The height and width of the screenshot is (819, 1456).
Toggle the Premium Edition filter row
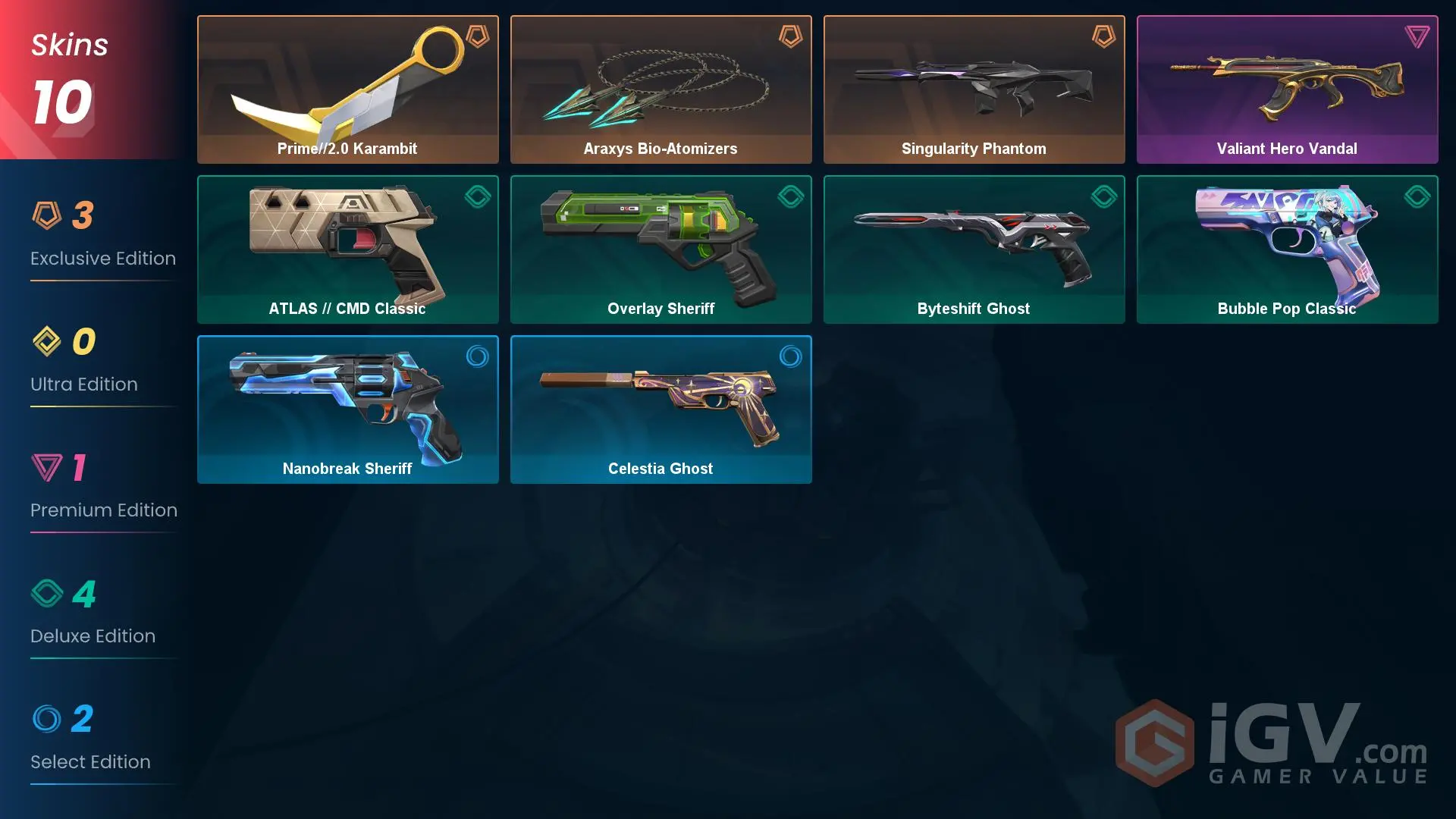102,489
